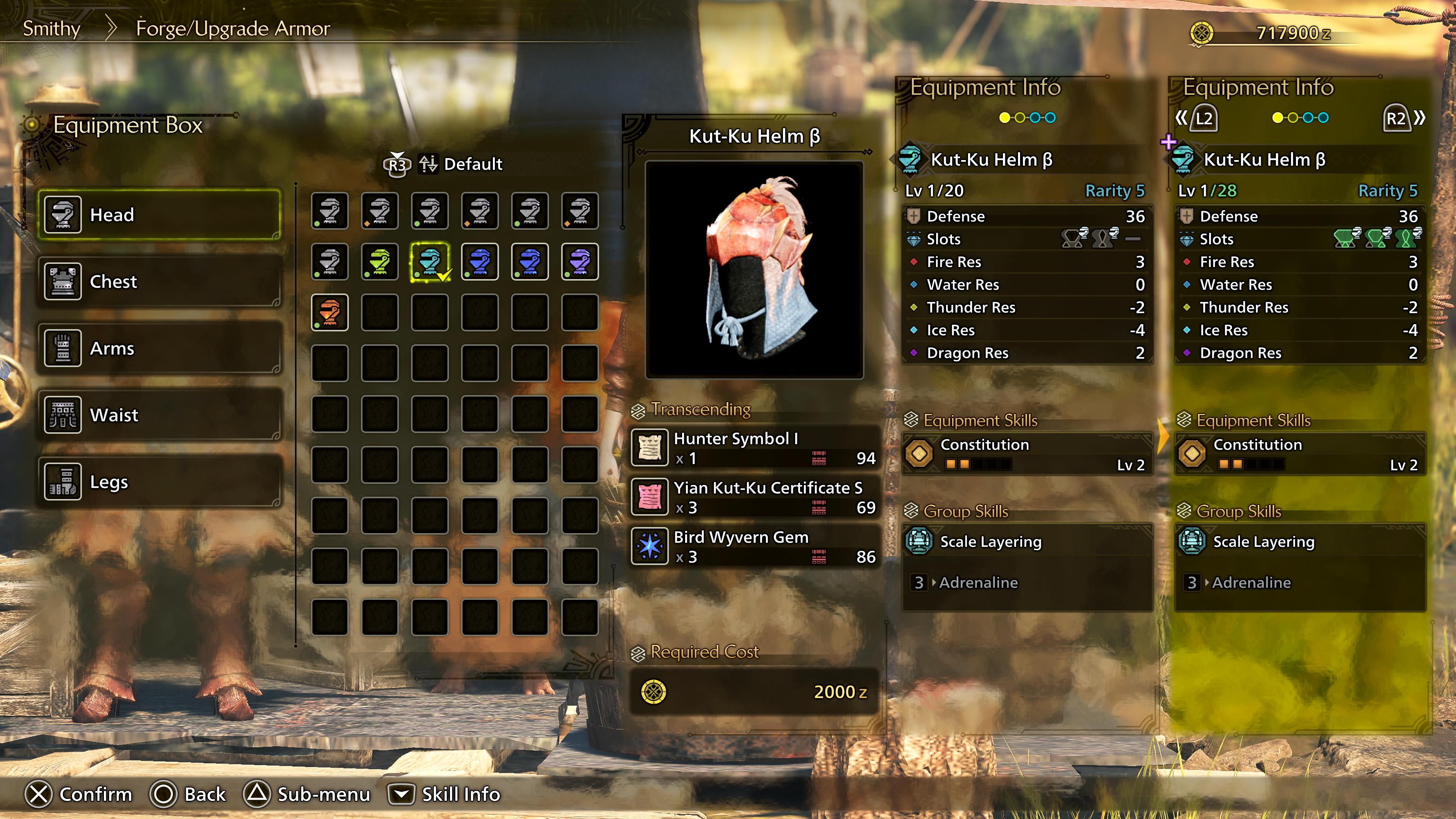1456x819 pixels.
Task: Open the Waist armor category
Action: point(63,414)
